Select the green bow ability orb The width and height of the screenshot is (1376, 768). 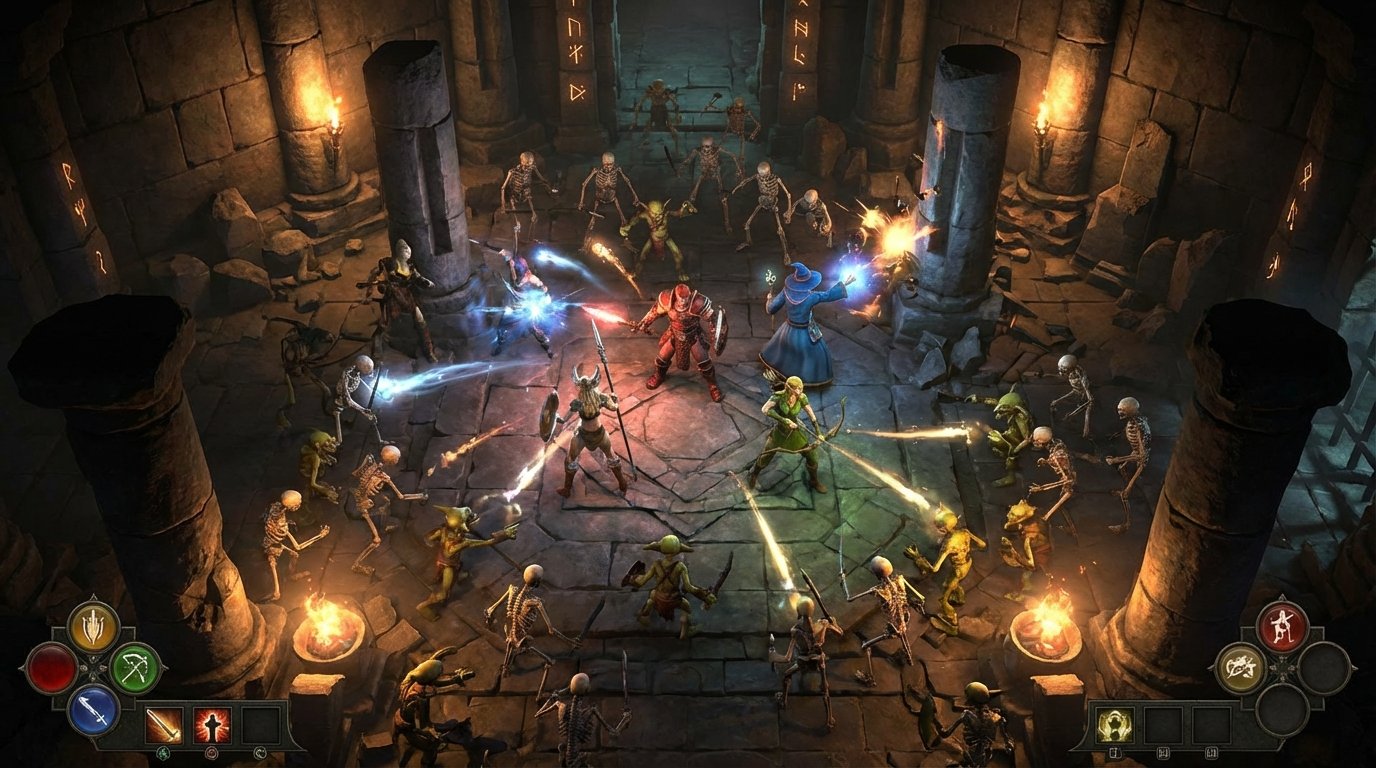(x=133, y=669)
